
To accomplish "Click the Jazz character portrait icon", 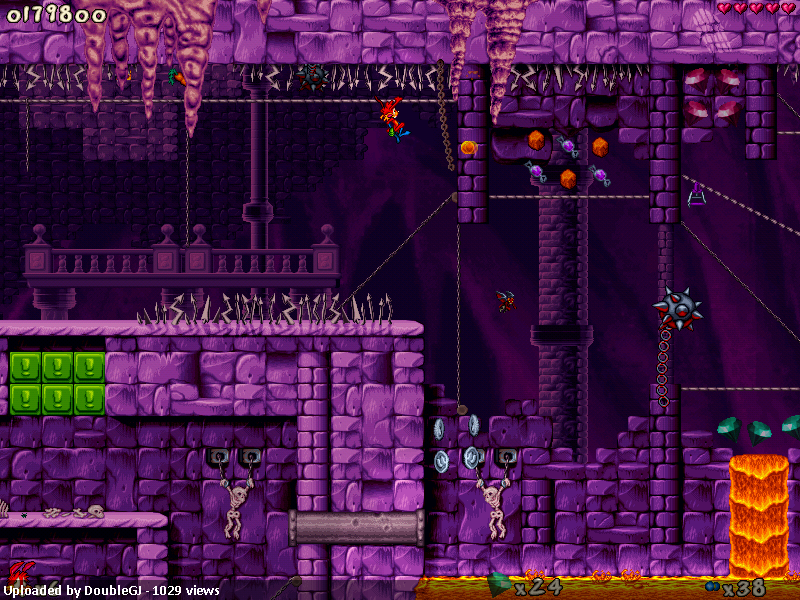I will point(20,574).
